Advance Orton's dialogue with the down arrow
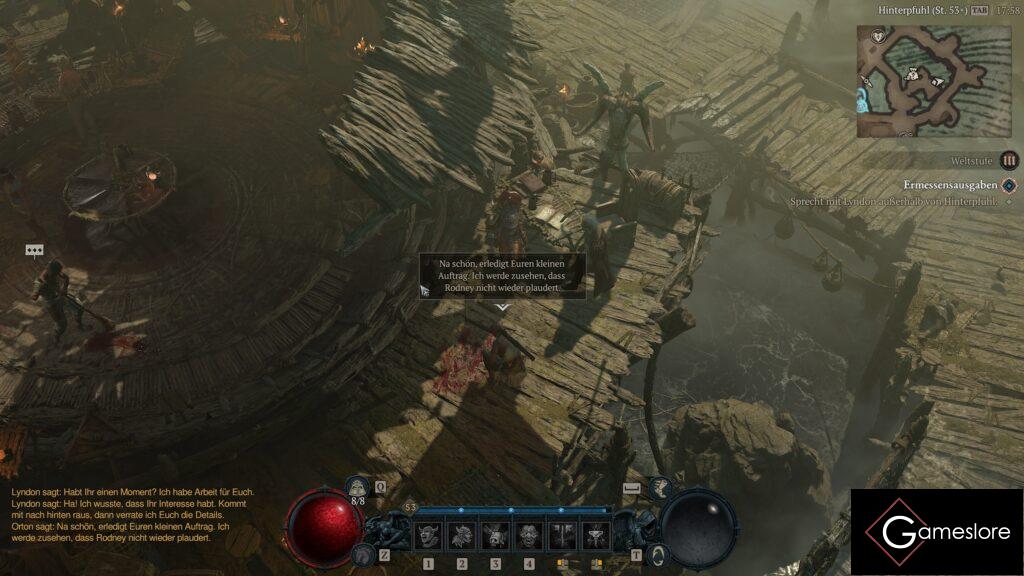This screenshot has height=576, width=1024. (502, 307)
